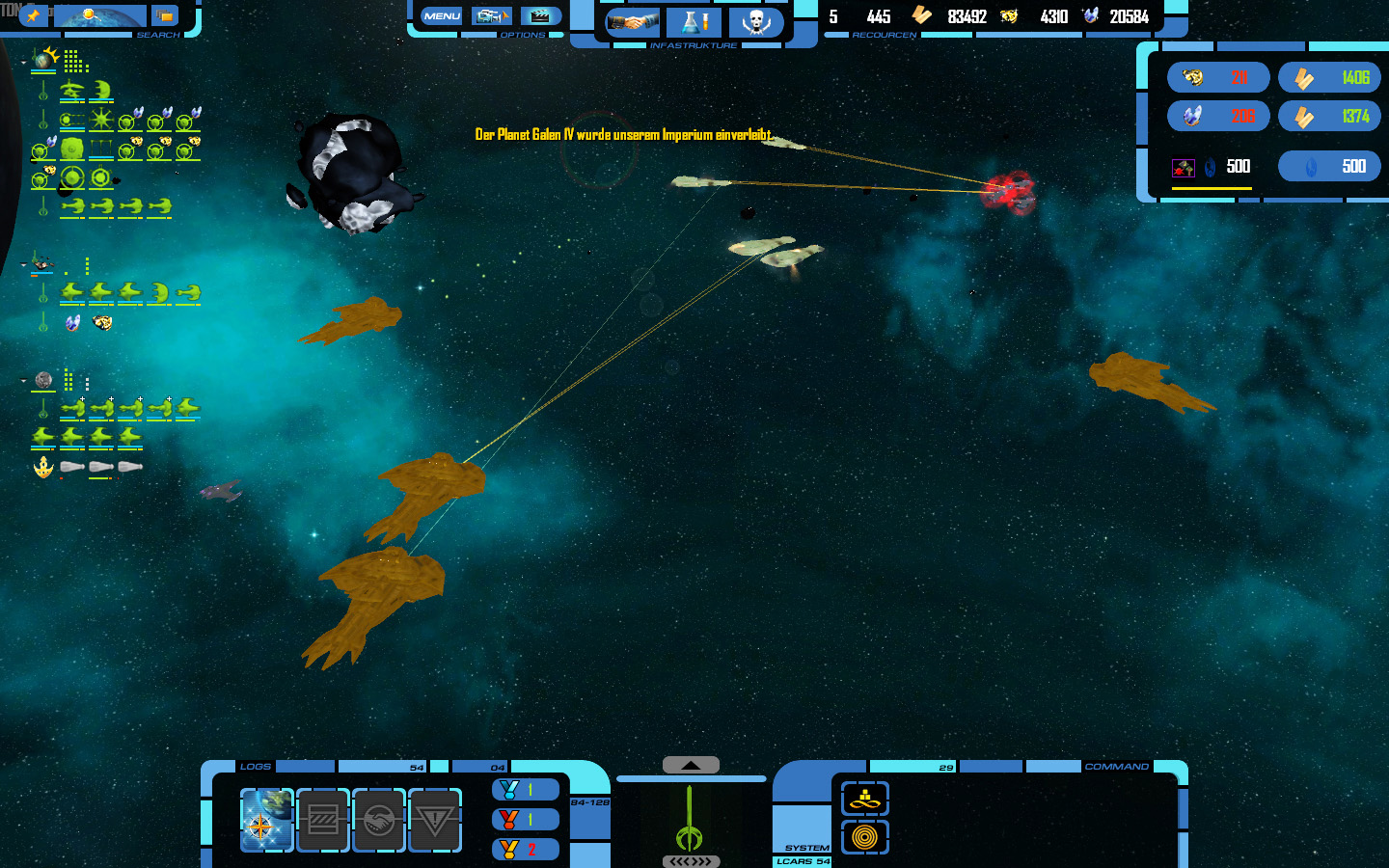The height and width of the screenshot is (868, 1389).
Task: Toggle the pin icon in search panel
Action: pos(34,15)
